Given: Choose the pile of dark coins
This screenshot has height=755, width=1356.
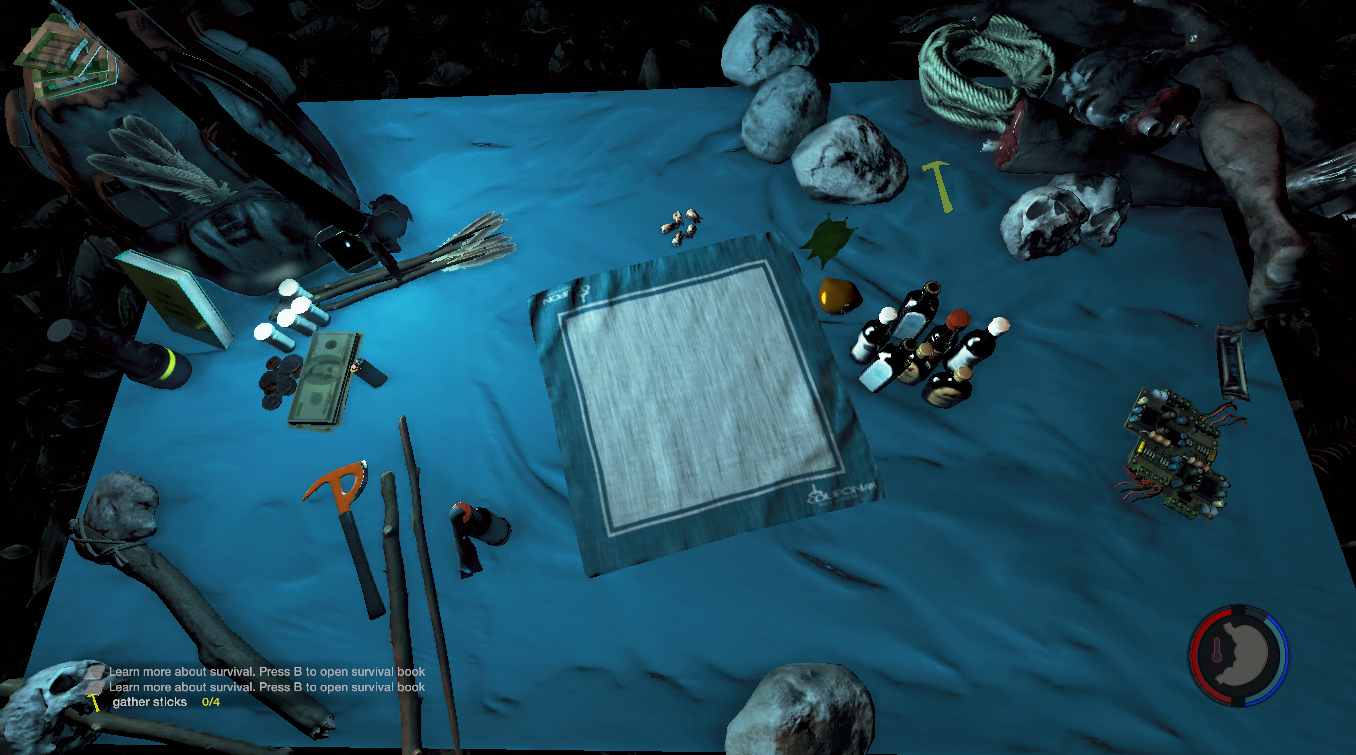Looking at the screenshot, I should pos(278,382).
